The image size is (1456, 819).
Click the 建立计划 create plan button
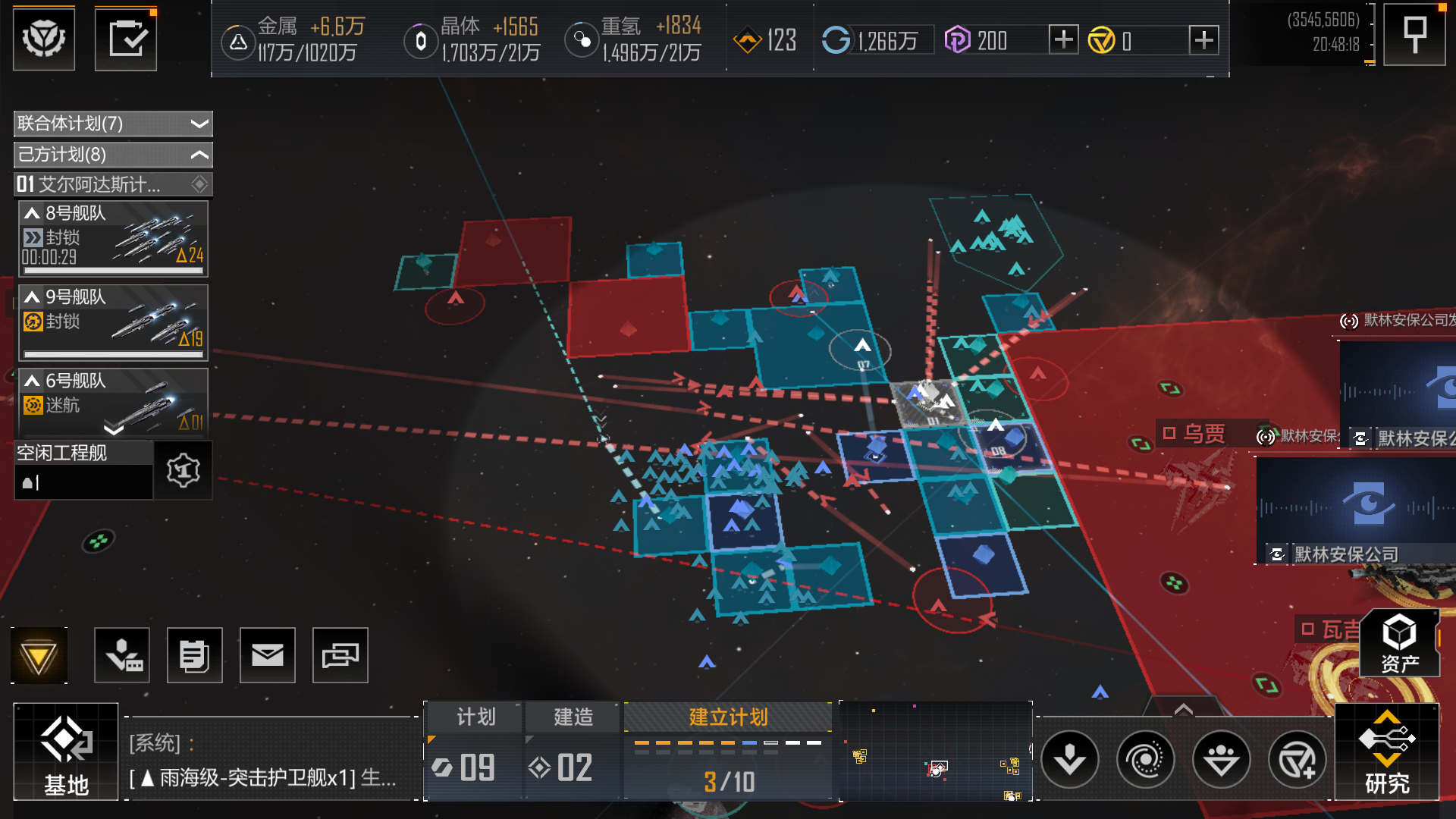tap(728, 717)
